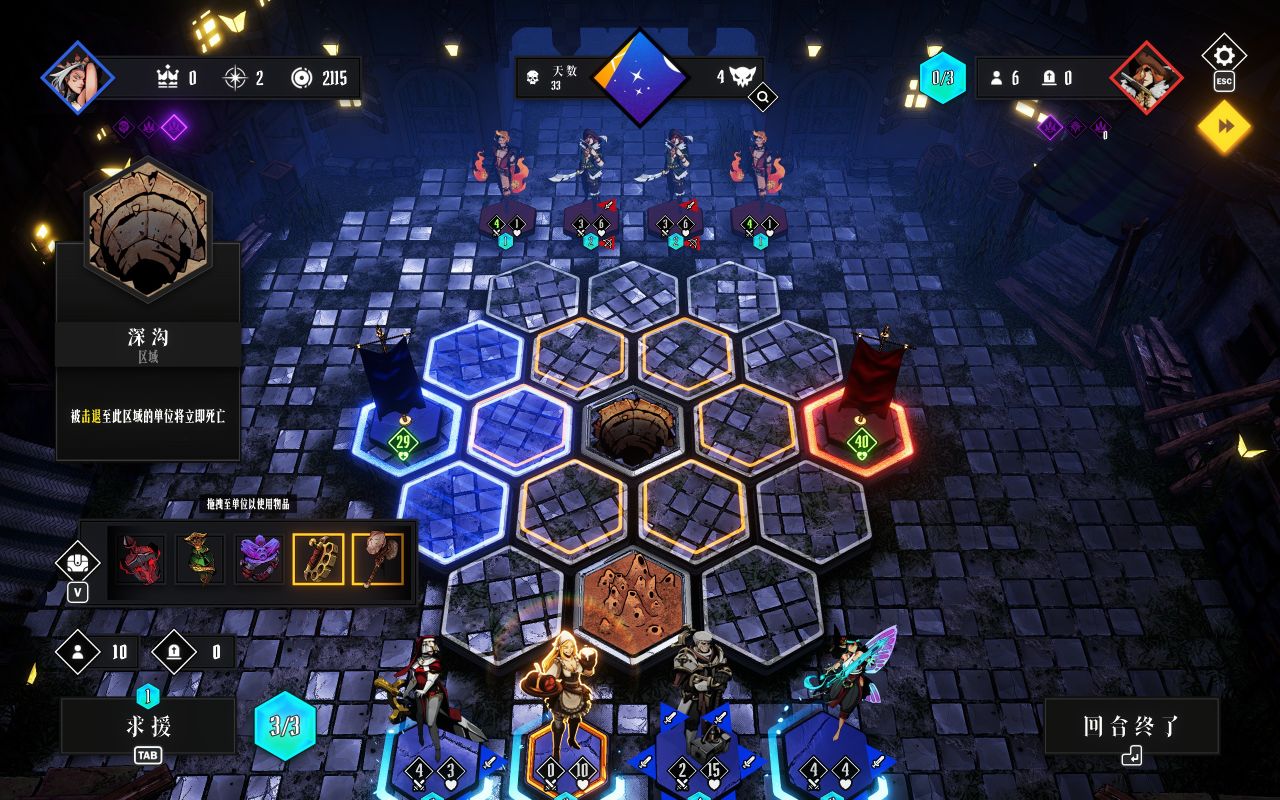
Task: Click the player portrait in blue frame
Action: point(78,77)
